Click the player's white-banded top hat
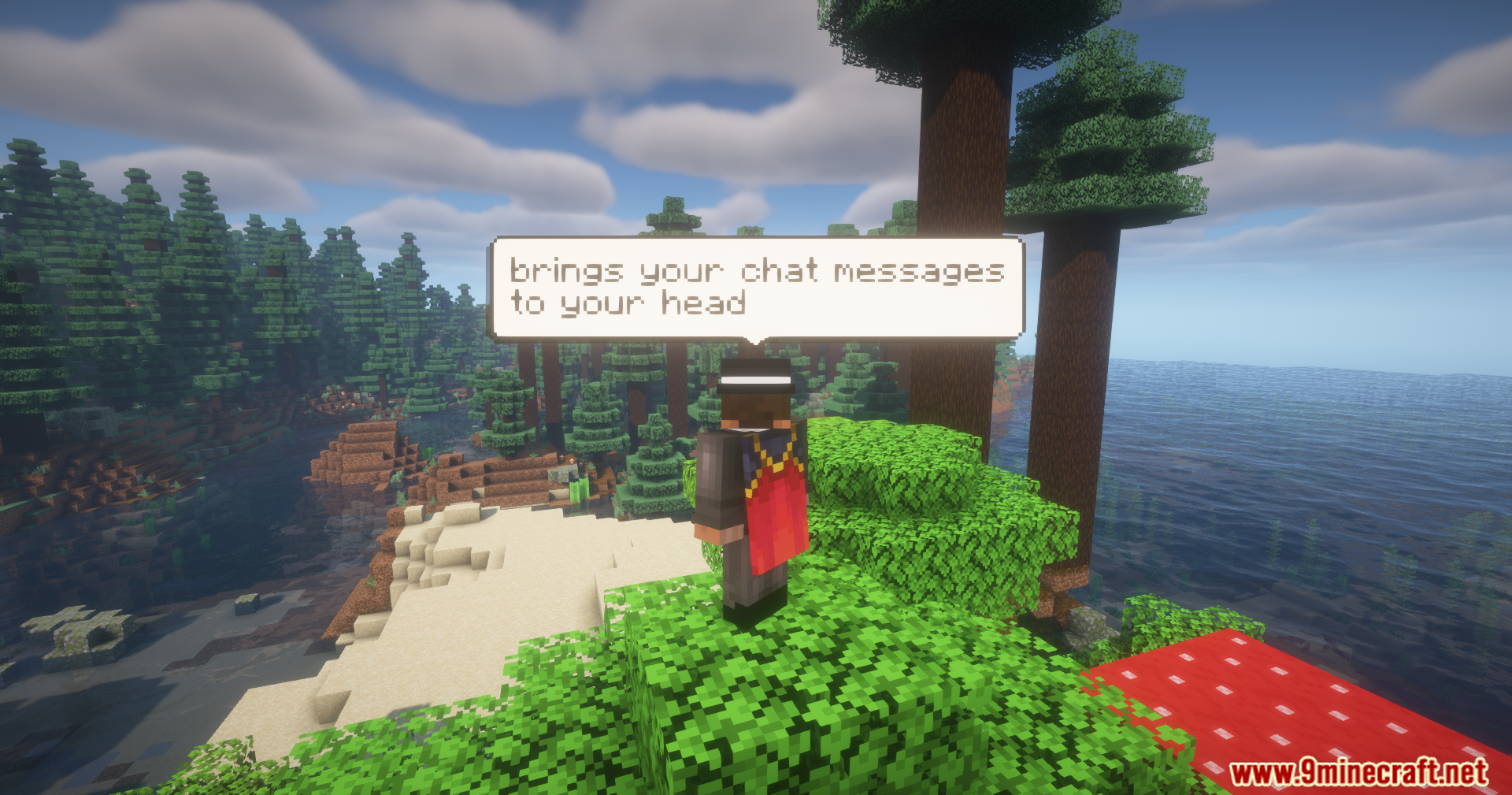The height and width of the screenshot is (795, 1512). tap(754, 378)
